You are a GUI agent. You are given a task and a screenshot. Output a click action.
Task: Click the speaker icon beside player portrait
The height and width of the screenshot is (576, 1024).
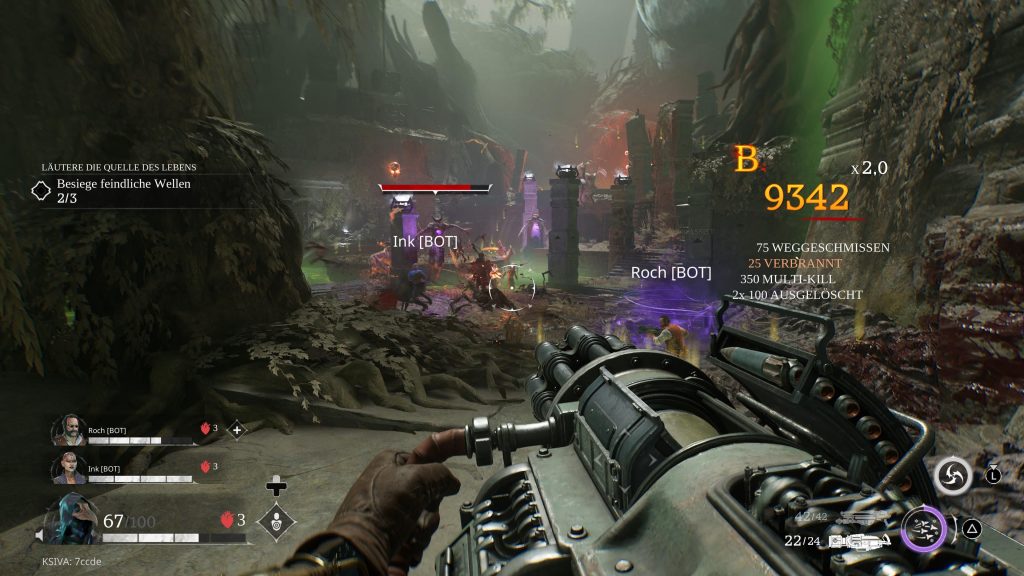(40, 537)
